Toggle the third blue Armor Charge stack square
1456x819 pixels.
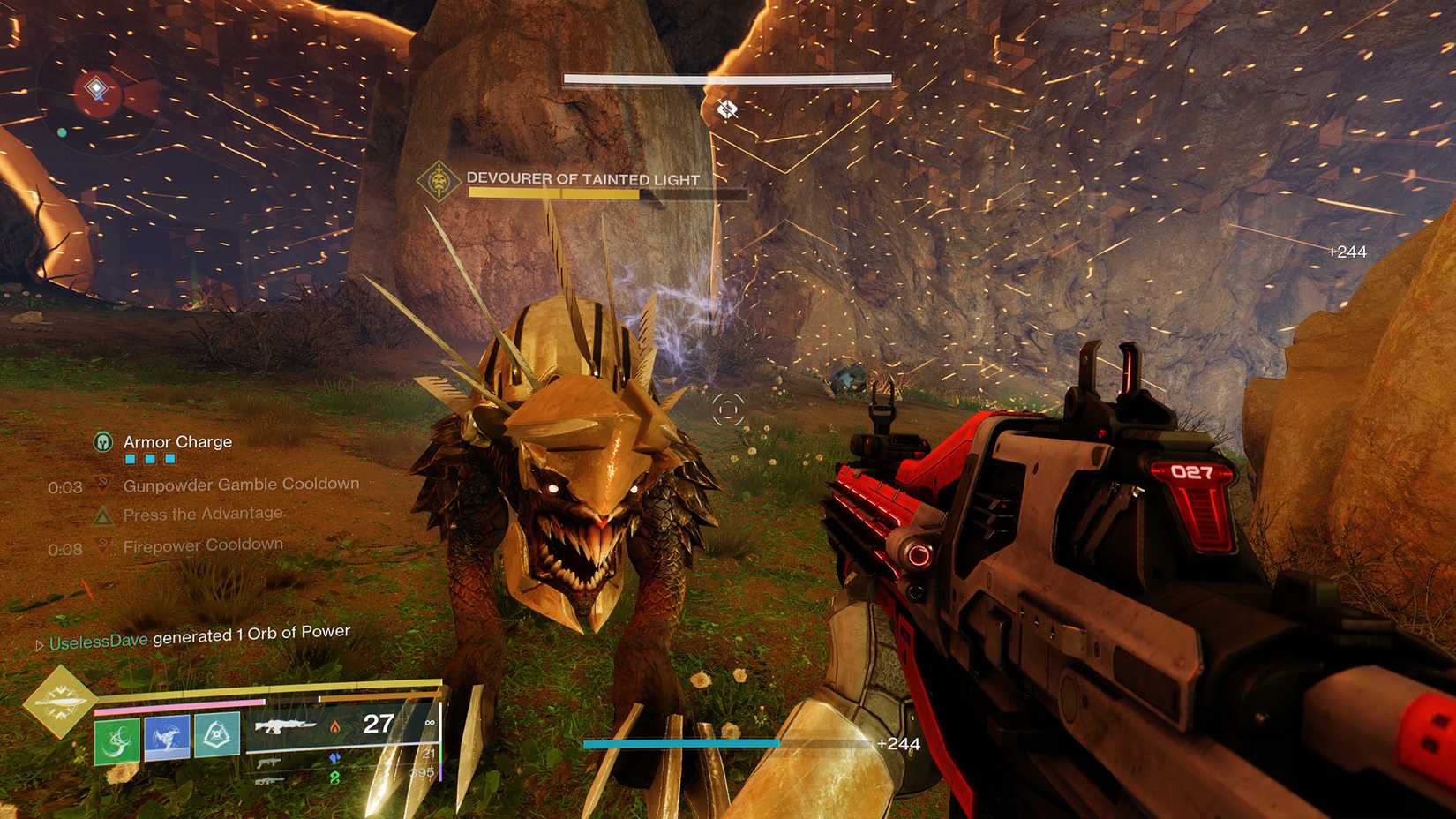169,459
